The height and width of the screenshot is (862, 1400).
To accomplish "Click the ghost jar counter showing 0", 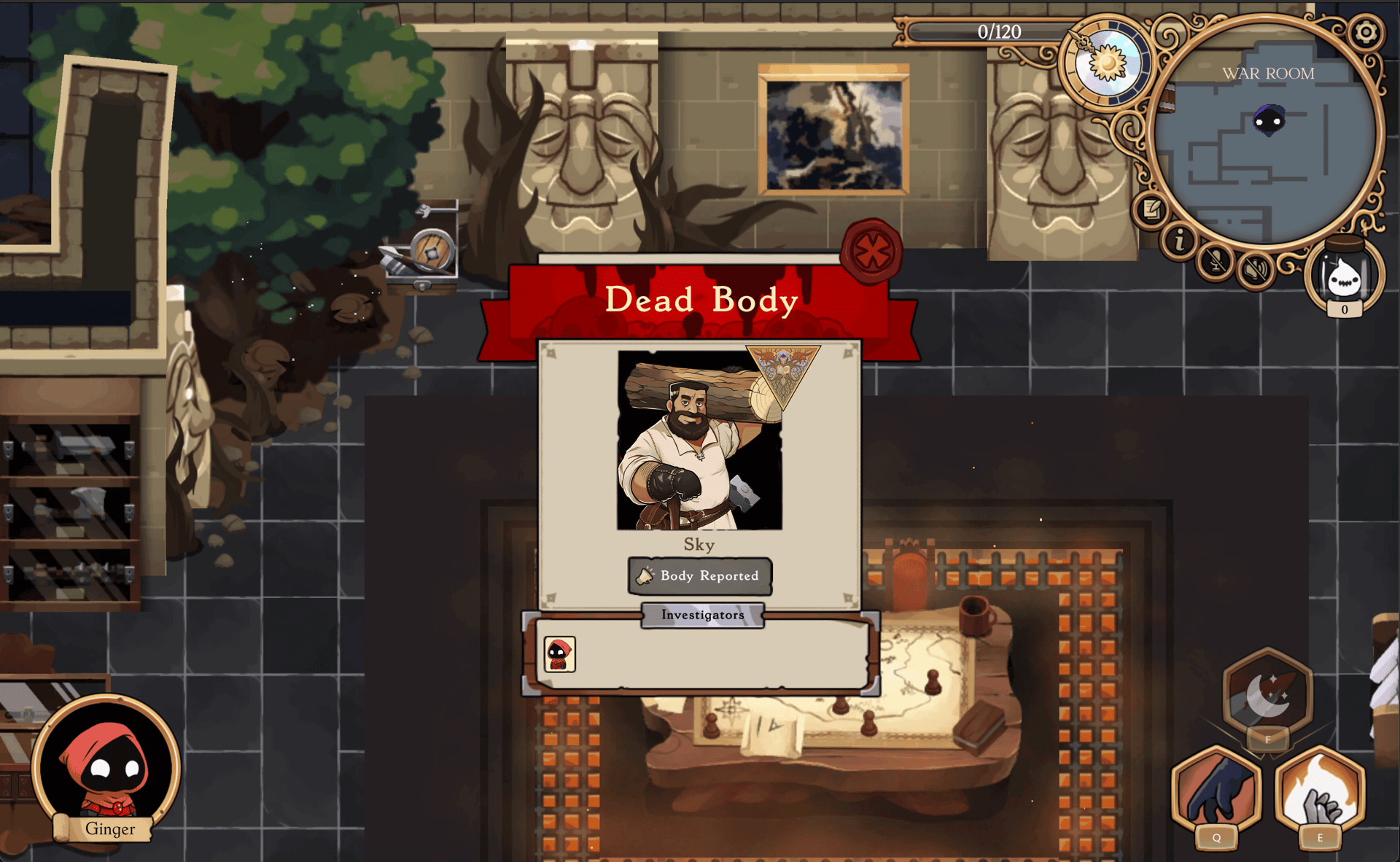I will tap(1345, 279).
